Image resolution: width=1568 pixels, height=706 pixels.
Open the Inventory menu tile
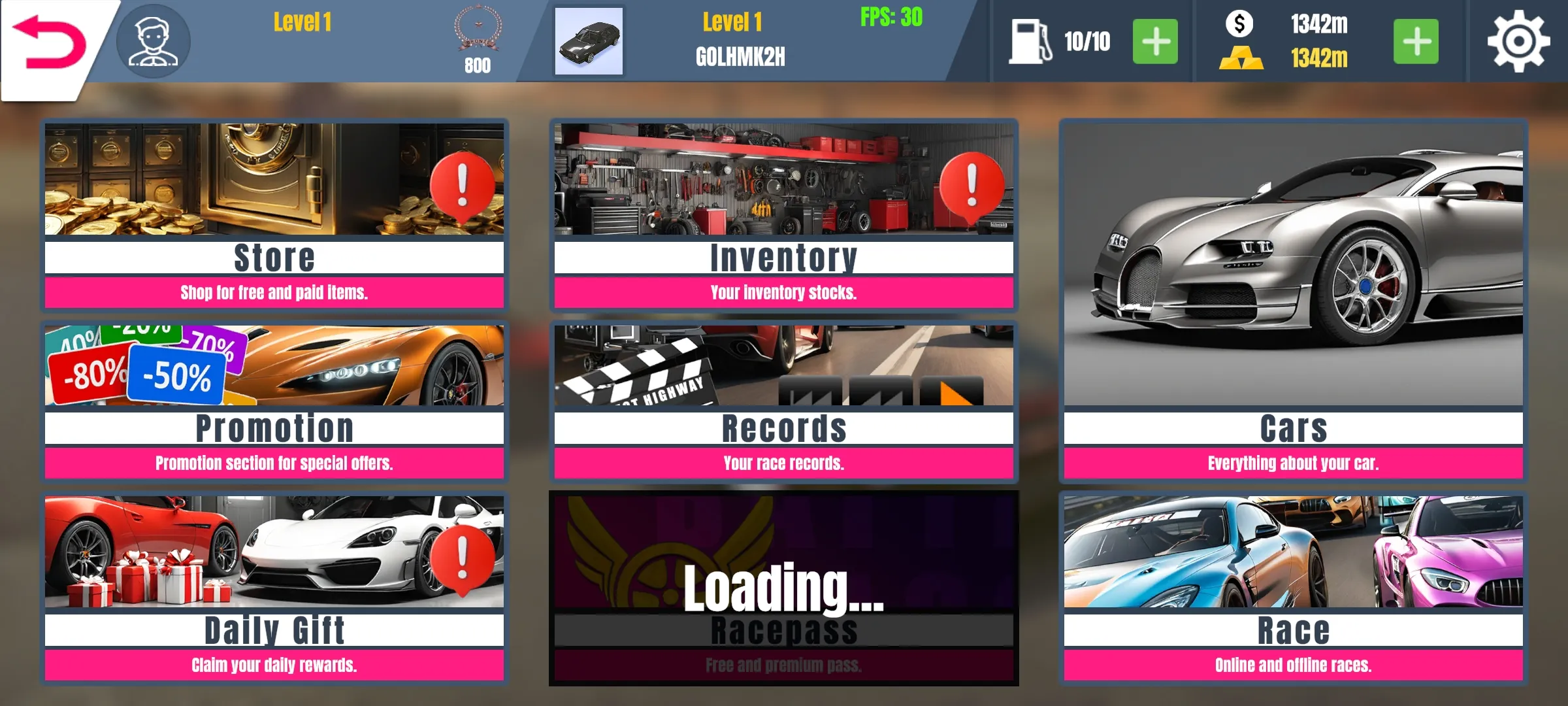(783, 214)
